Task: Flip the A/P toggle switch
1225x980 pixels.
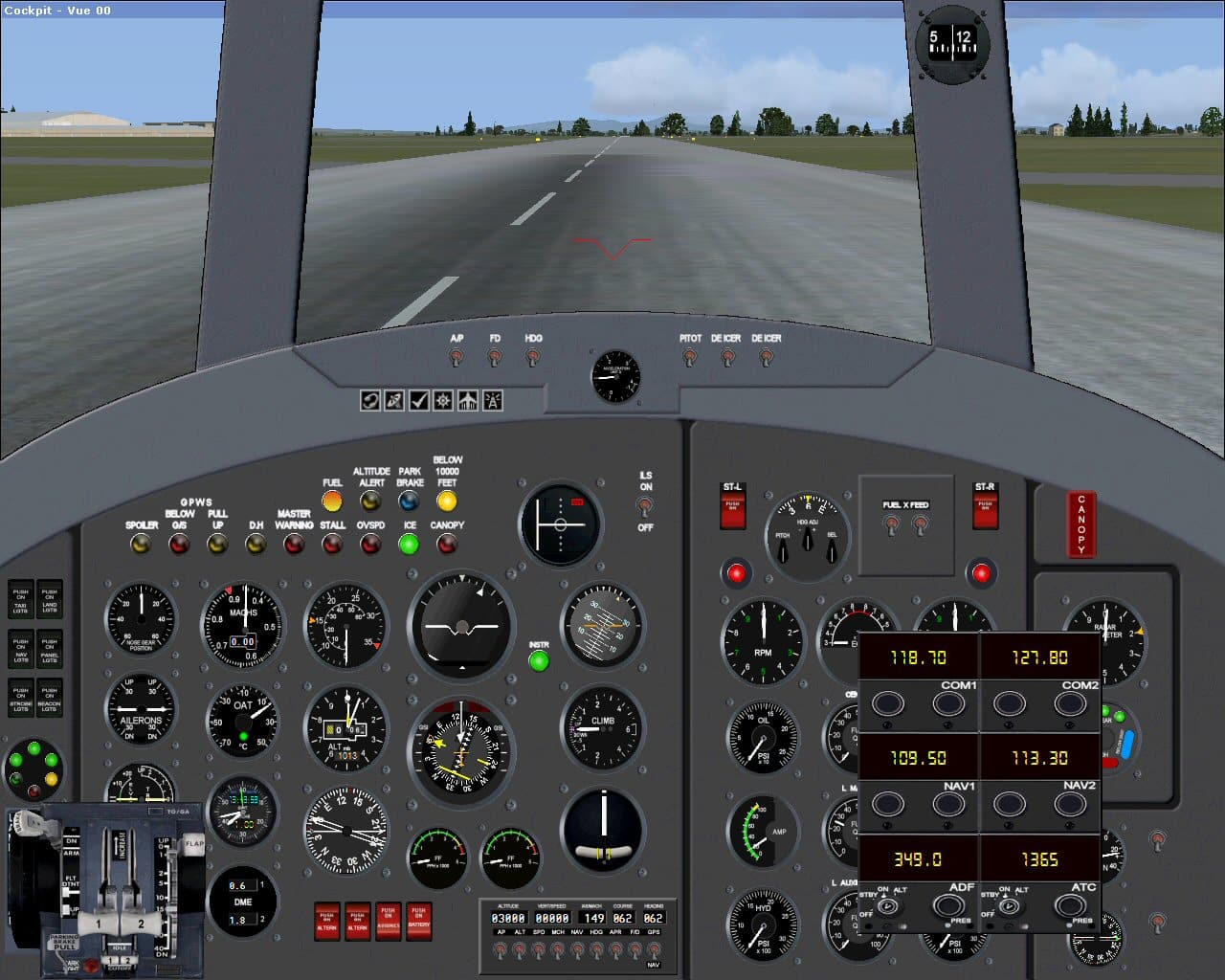Action: (457, 355)
